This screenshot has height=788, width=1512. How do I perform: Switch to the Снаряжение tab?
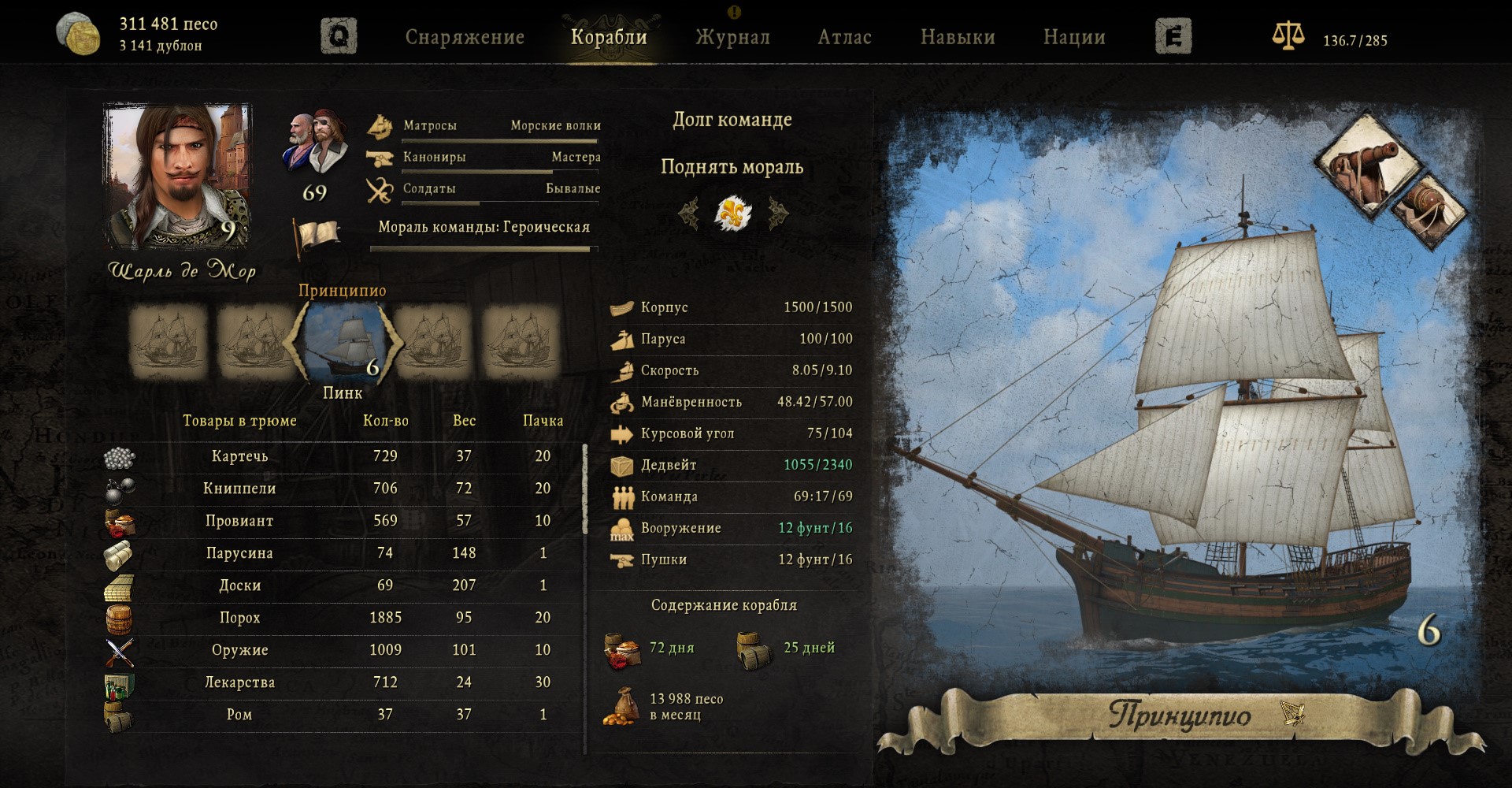click(x=465, y=37)
